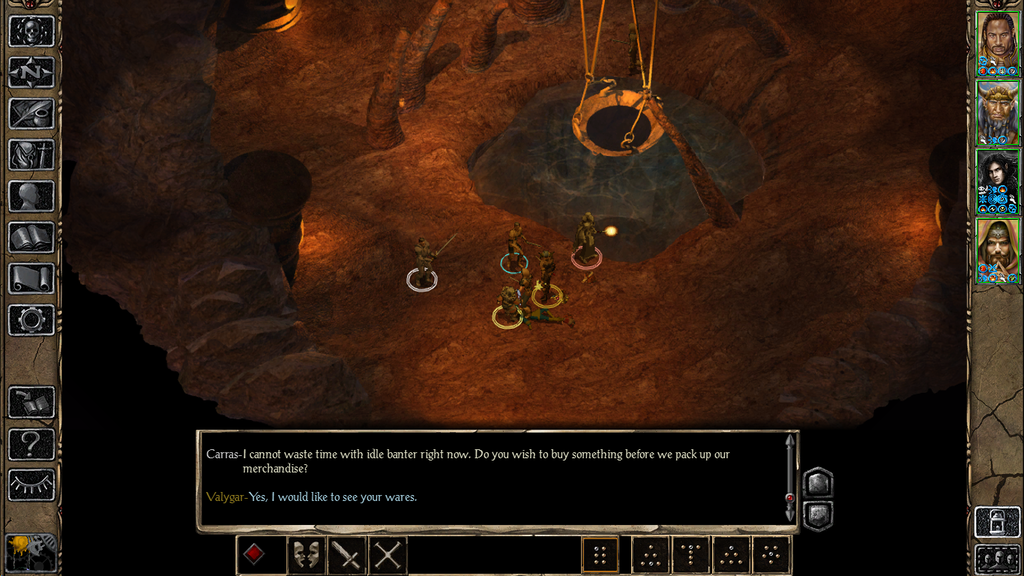Image resolution: width=1024 pixels, height=576 pixels.
Task: Select all party members with group button
Action: tap(997, 559)
